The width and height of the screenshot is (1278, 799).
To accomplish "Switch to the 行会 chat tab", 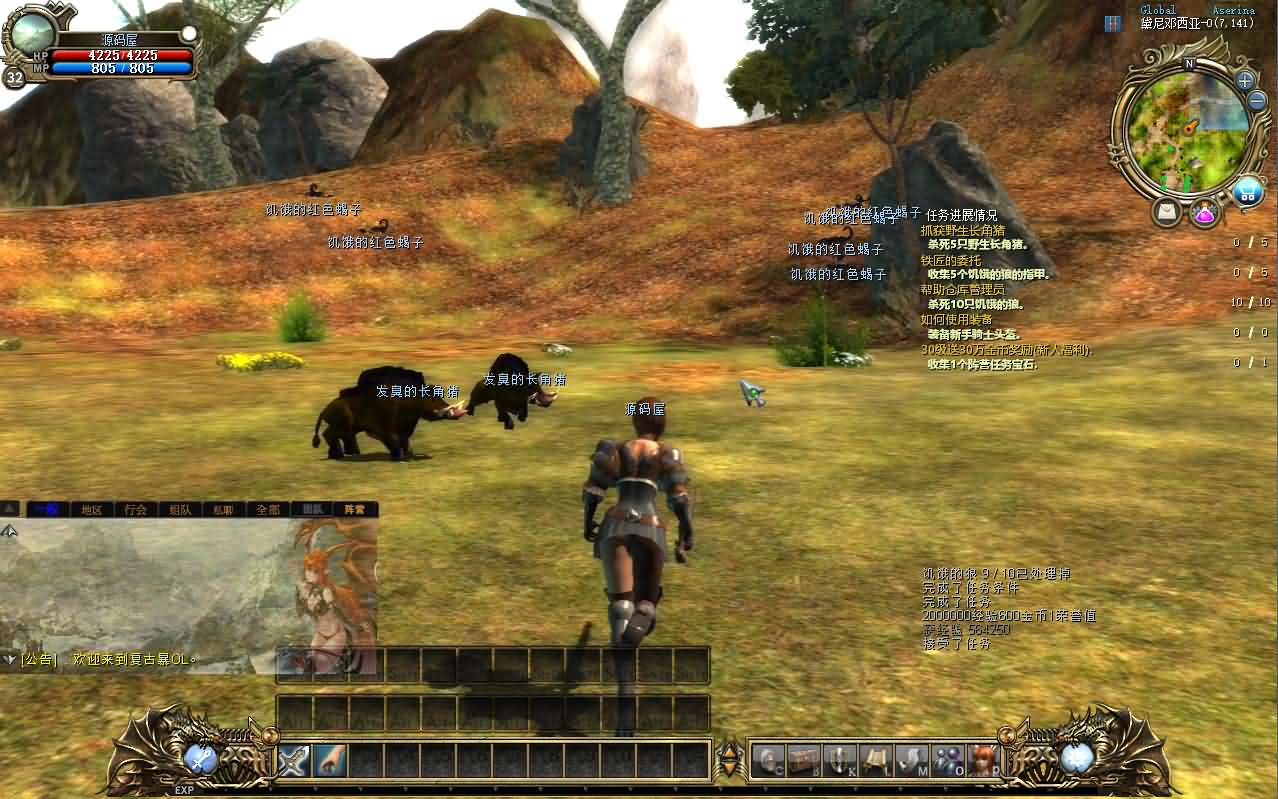I will [x=136, y=509].
